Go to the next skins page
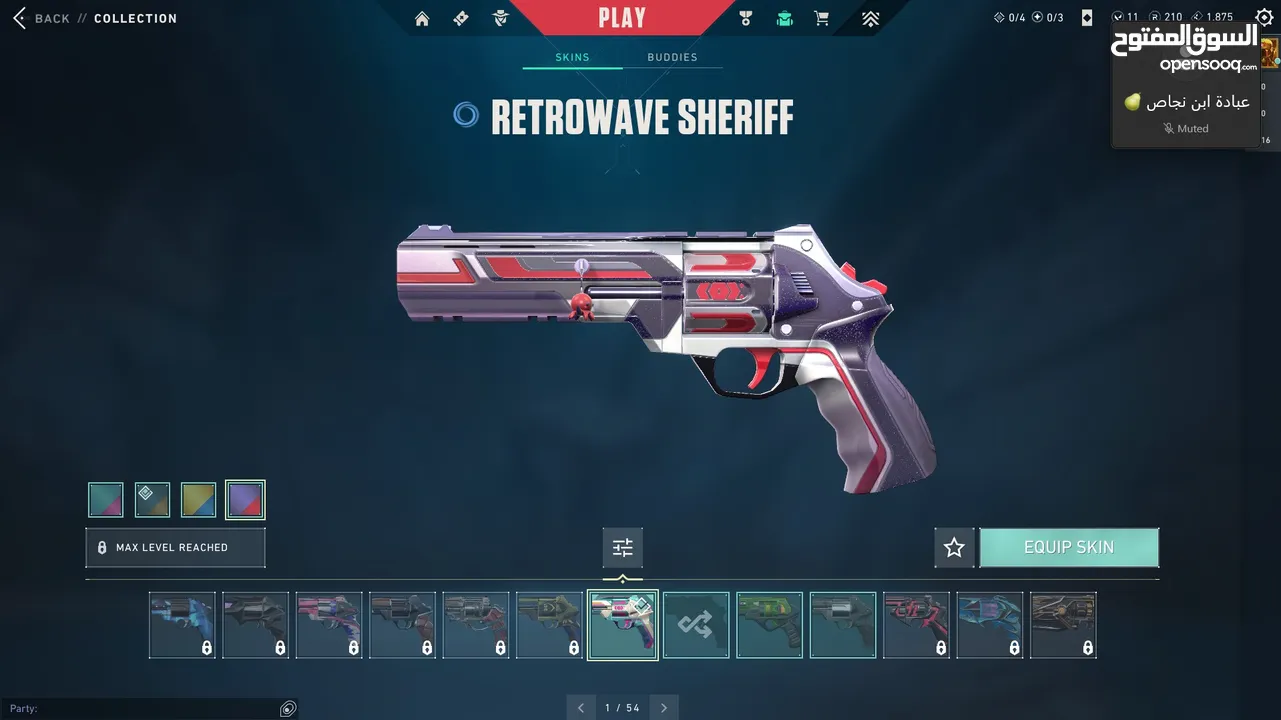This screenshot has width=1281, height=720. [664, 708]
